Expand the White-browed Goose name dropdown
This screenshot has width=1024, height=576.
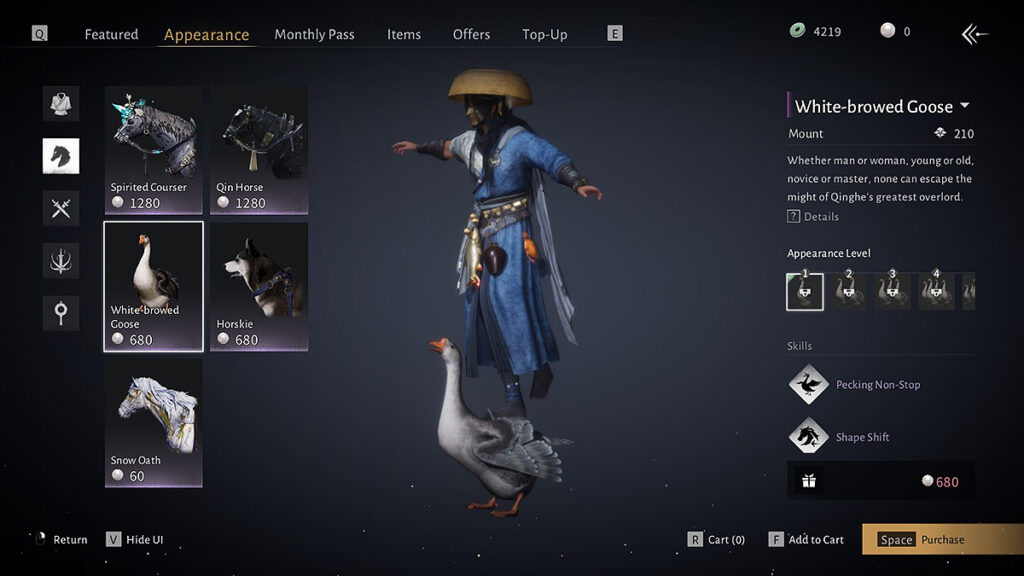[965, 106]
